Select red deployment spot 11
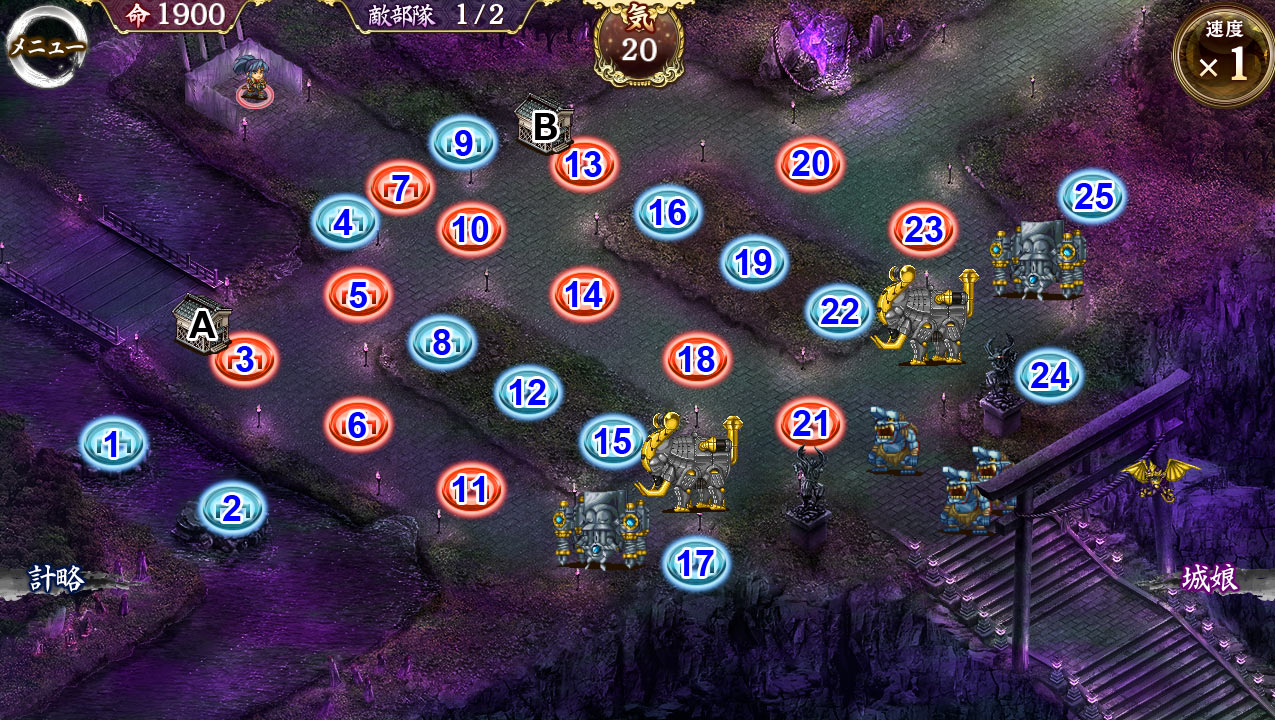The height and width of the screenshot is (720, 1275). tap(470, 490)
